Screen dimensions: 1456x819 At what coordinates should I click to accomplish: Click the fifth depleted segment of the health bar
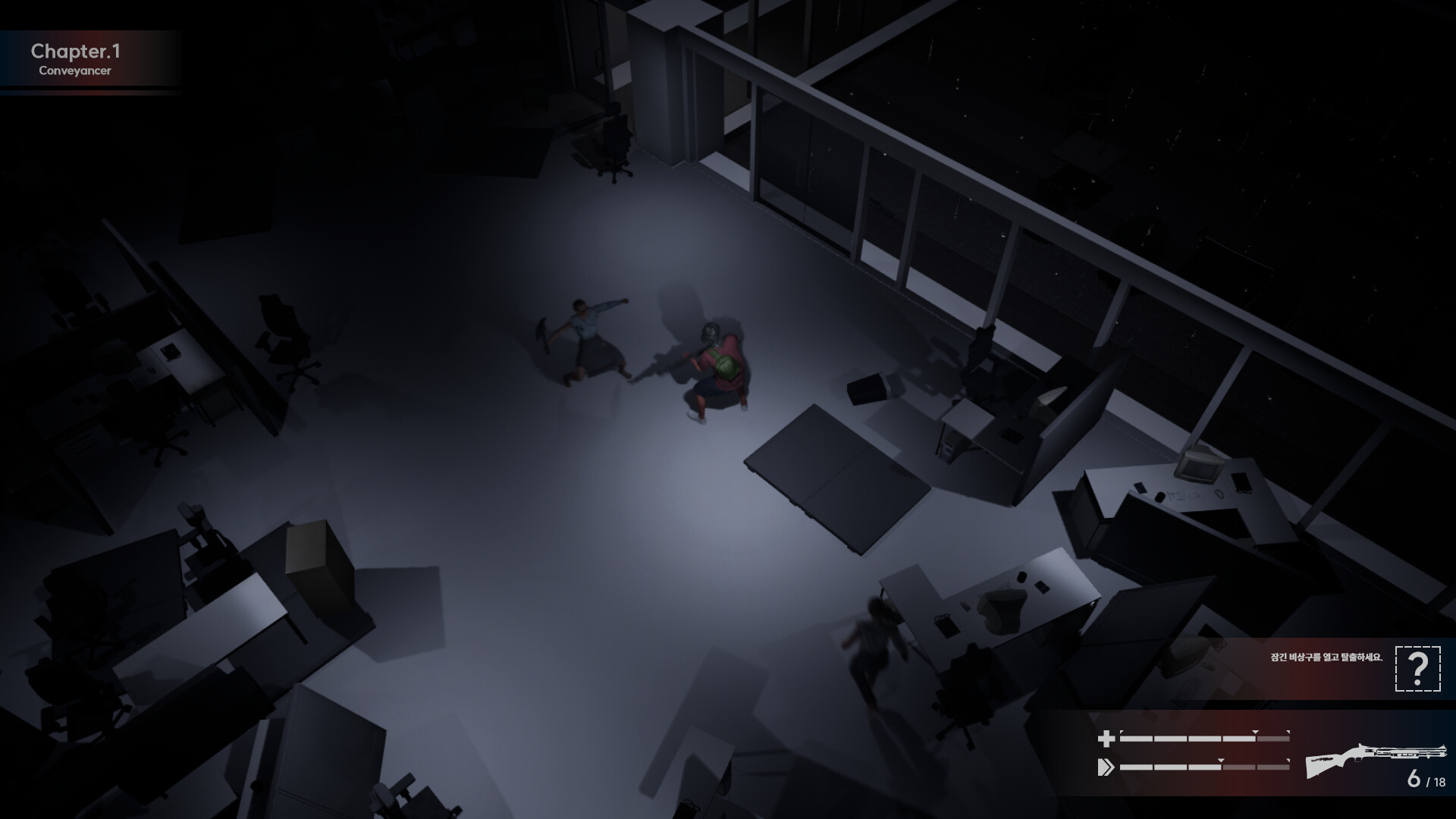coord(1273,737)
